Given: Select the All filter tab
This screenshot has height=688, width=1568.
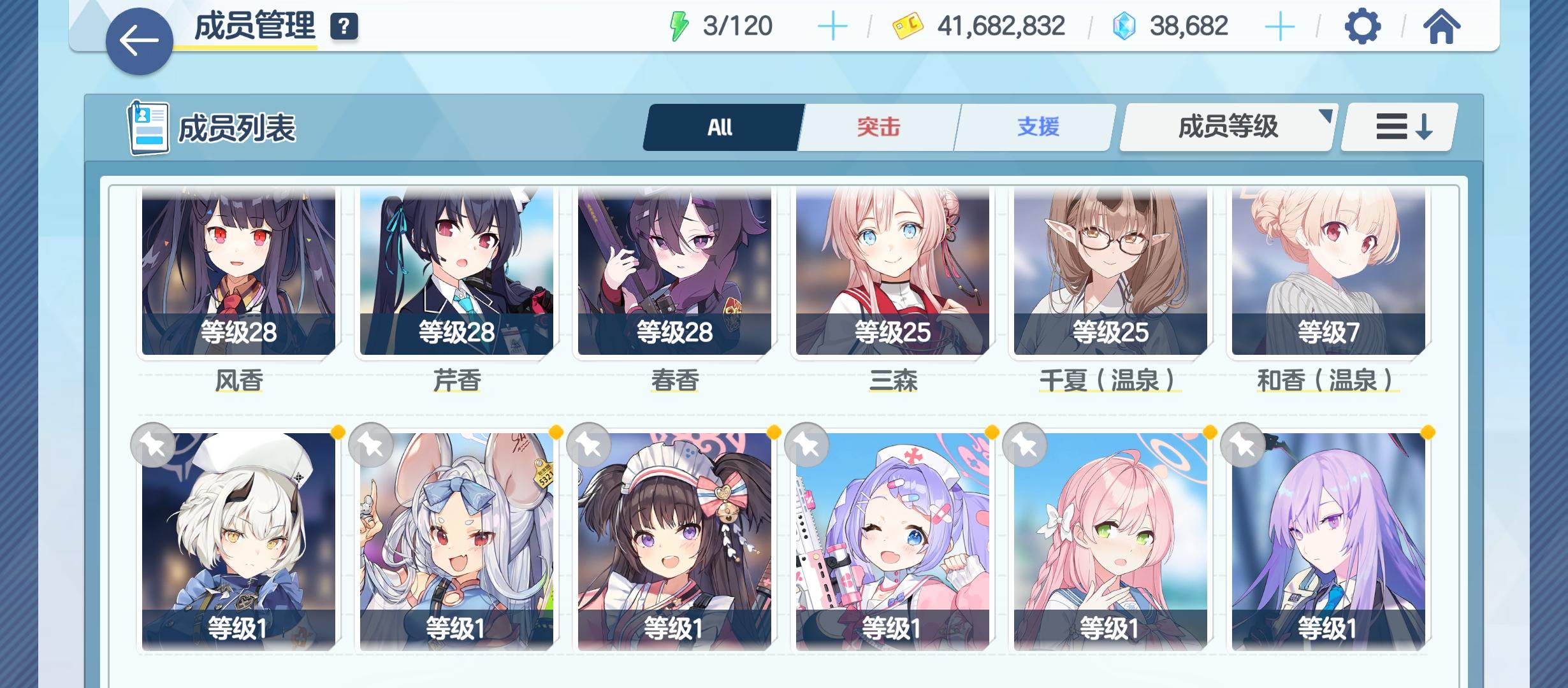Looking at the screenshot, I should 720,126.
